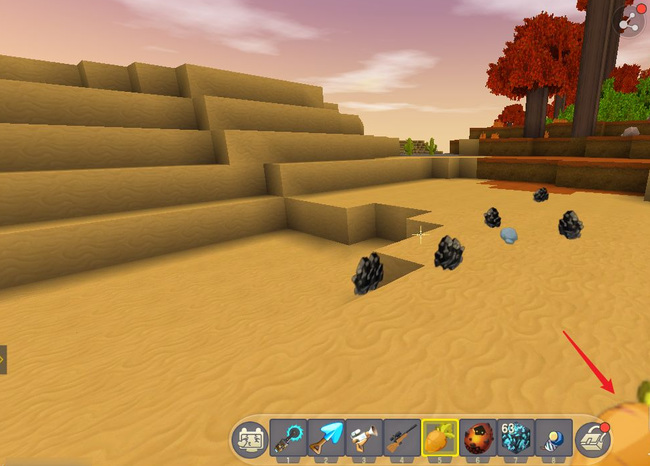Screen dimensions: 650x466
Task: Open the creature handbook button beside the hotbar
Action: tap(249, 438)
